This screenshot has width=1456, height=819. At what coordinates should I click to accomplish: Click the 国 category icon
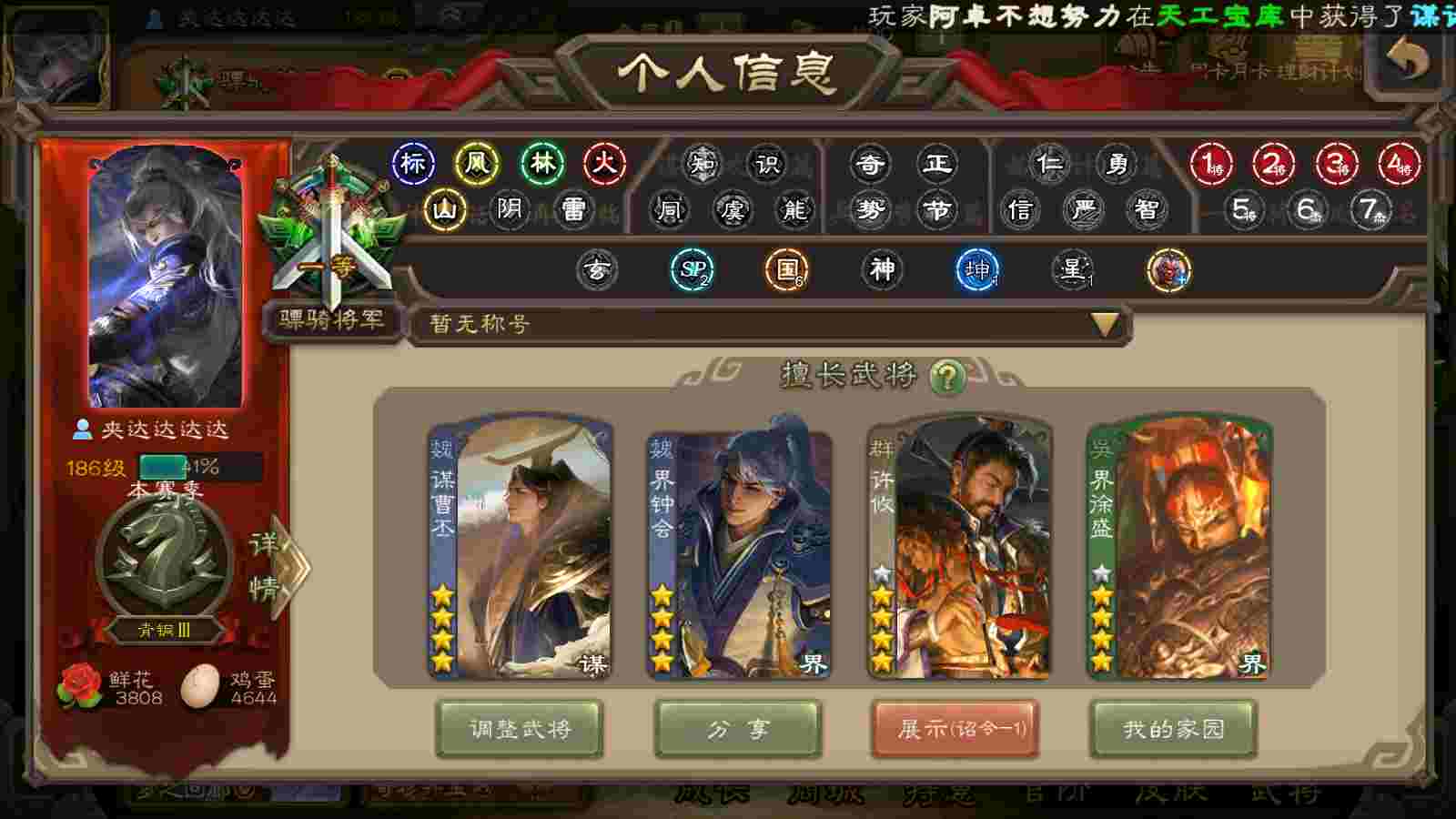pyautogui.click(x=786, y=269)
